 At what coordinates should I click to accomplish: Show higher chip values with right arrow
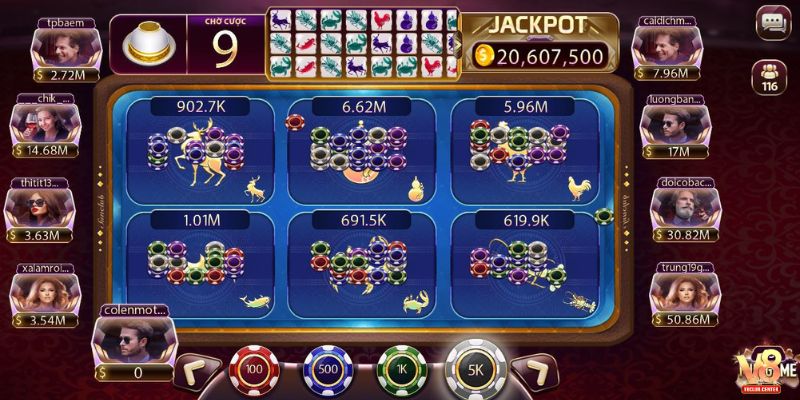[534, 374]
